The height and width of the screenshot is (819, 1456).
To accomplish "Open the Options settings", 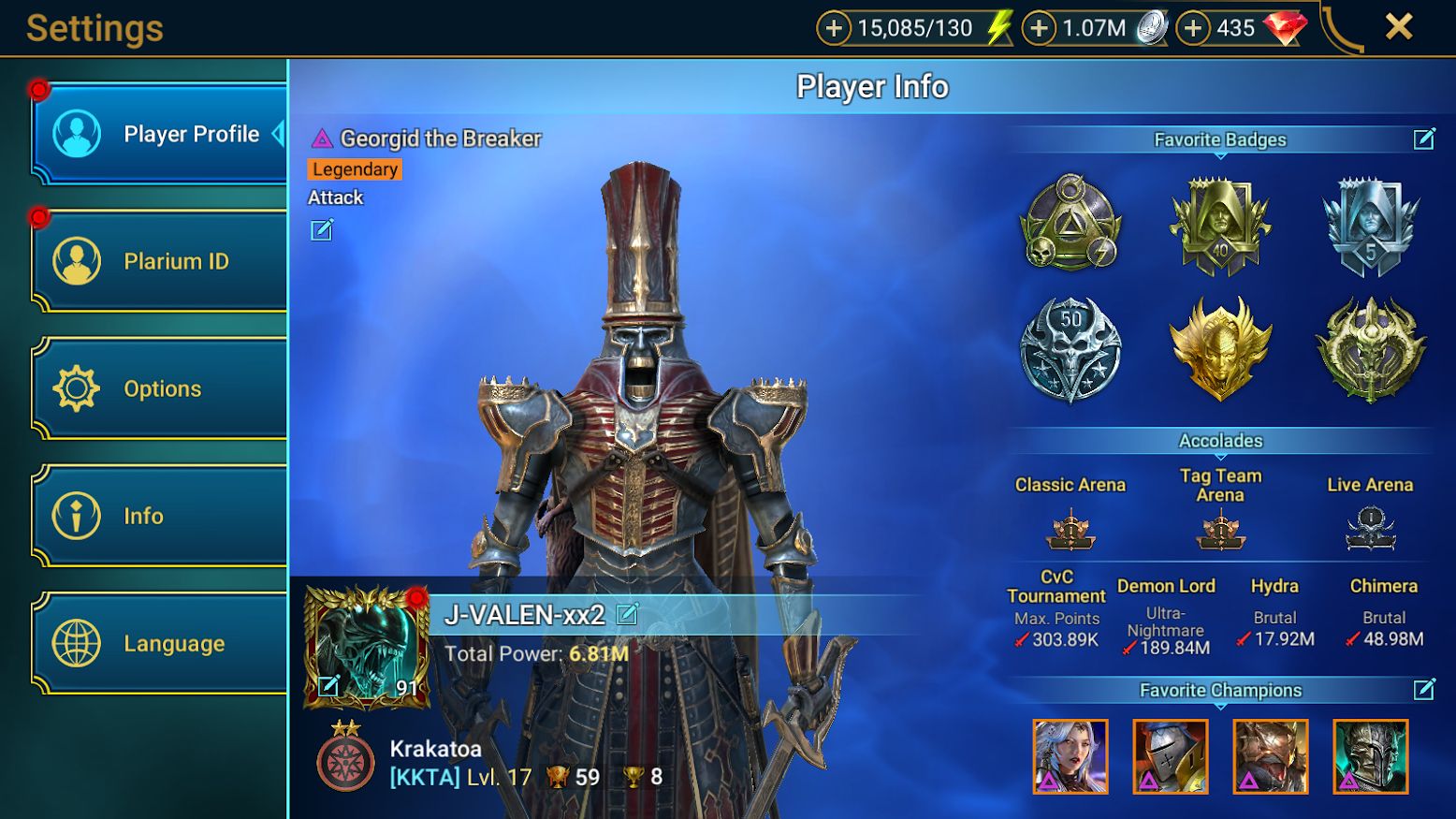I will click(x=159, y=388).
